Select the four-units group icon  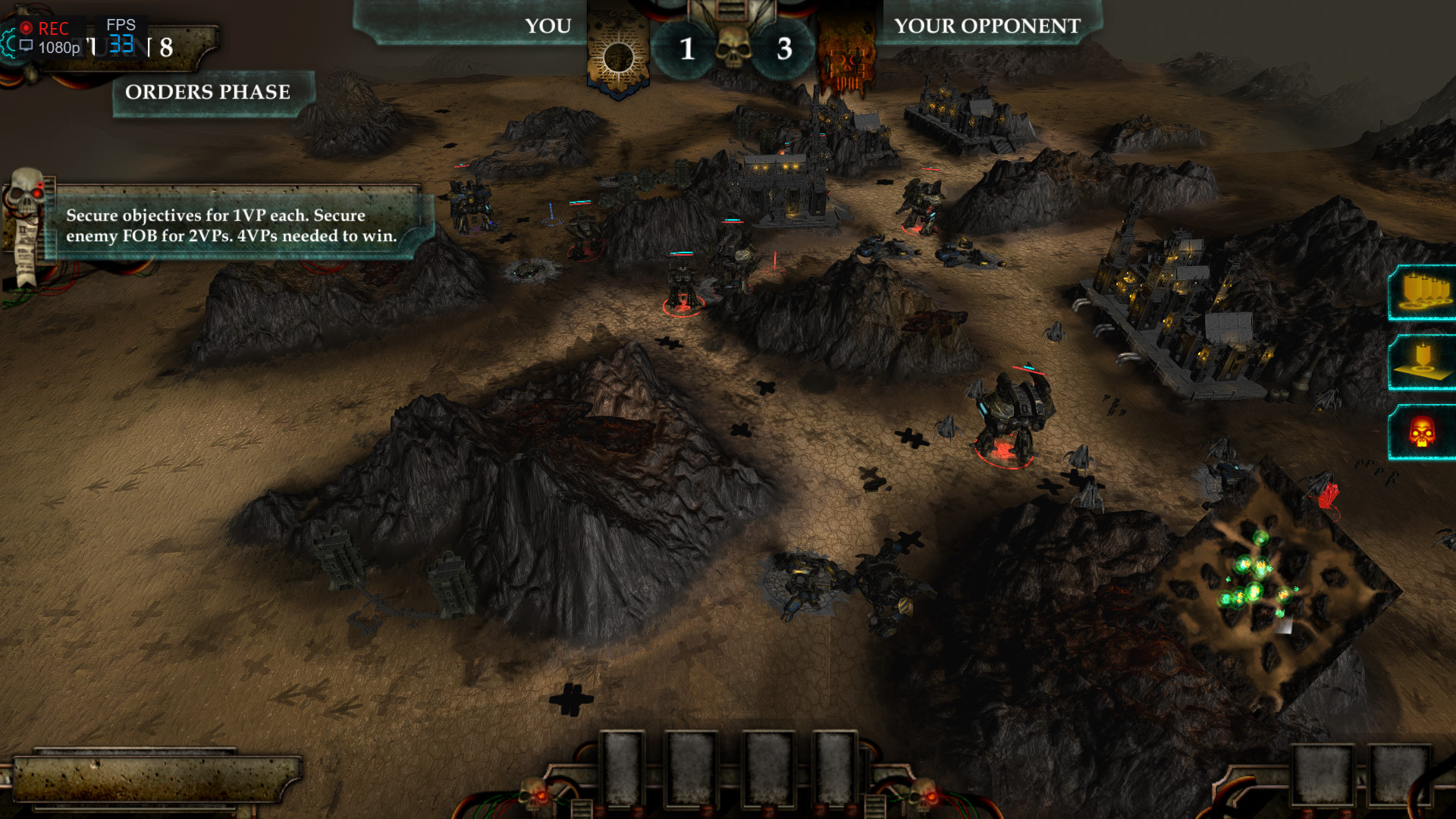(1424, 293)
